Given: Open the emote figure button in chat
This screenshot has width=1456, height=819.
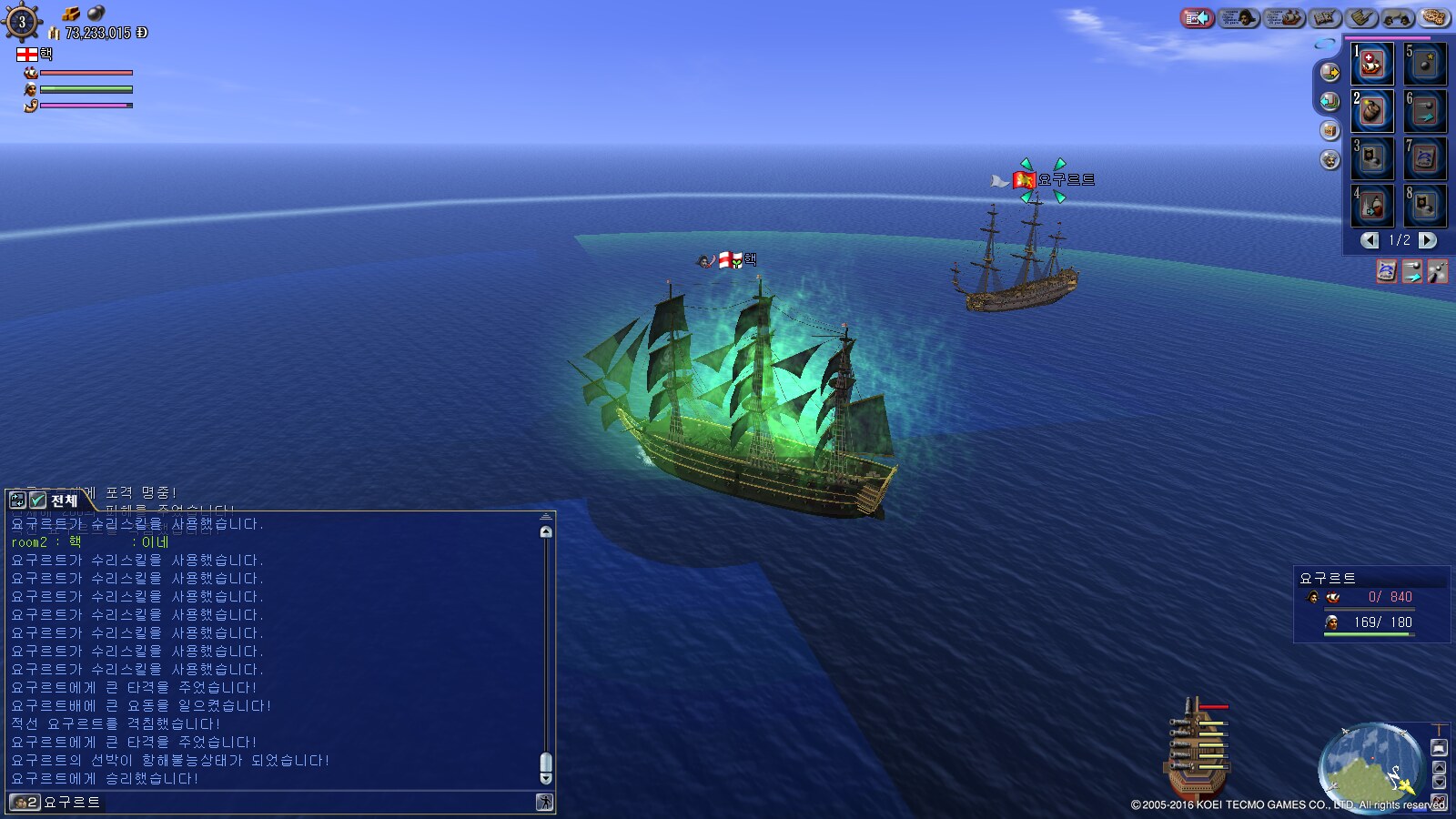Looking at the screenshot, I should [x=544, y=802].
